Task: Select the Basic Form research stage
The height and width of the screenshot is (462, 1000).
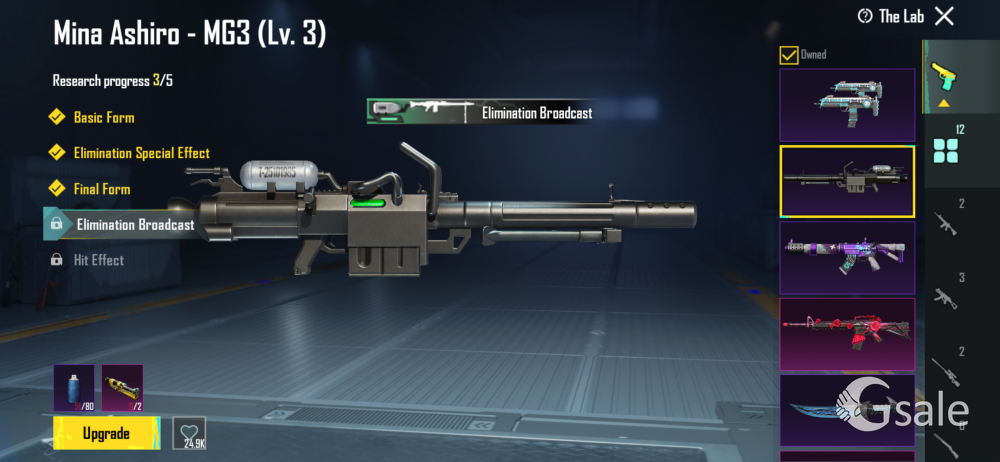Action: (x=103, y=117)
